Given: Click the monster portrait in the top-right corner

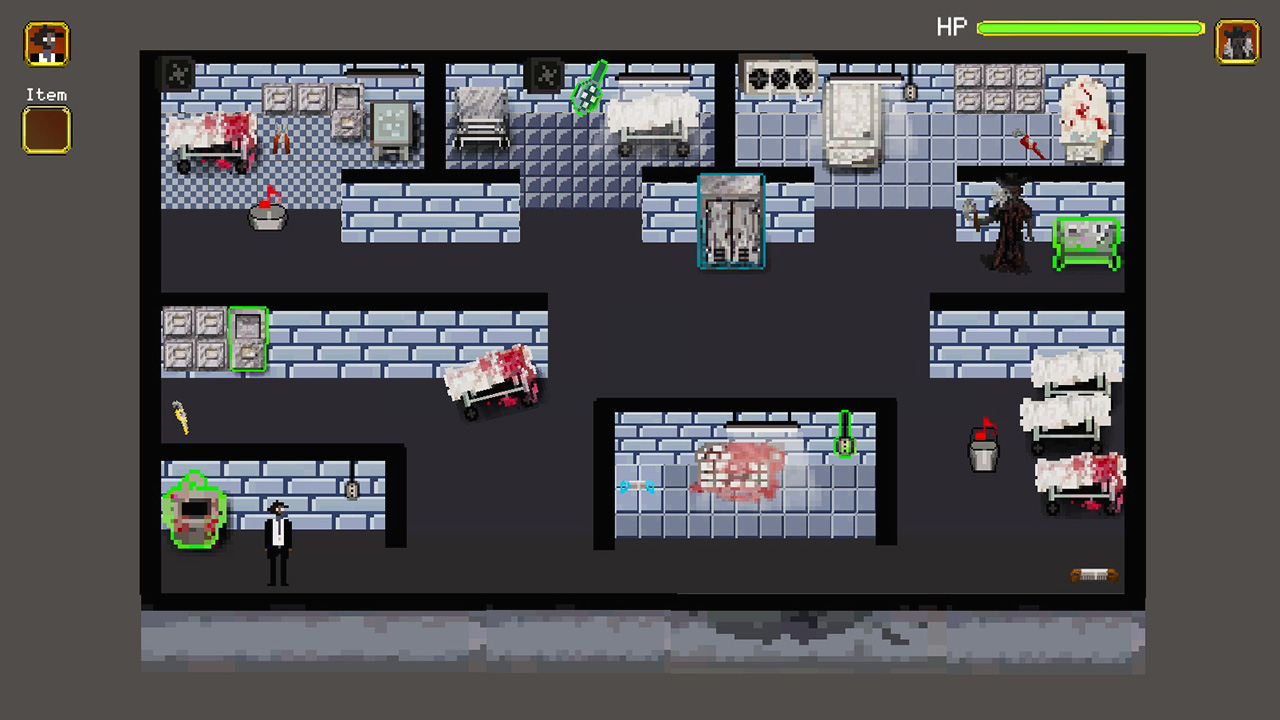Looking at the screenshot, I should (x=1237, y=43).
